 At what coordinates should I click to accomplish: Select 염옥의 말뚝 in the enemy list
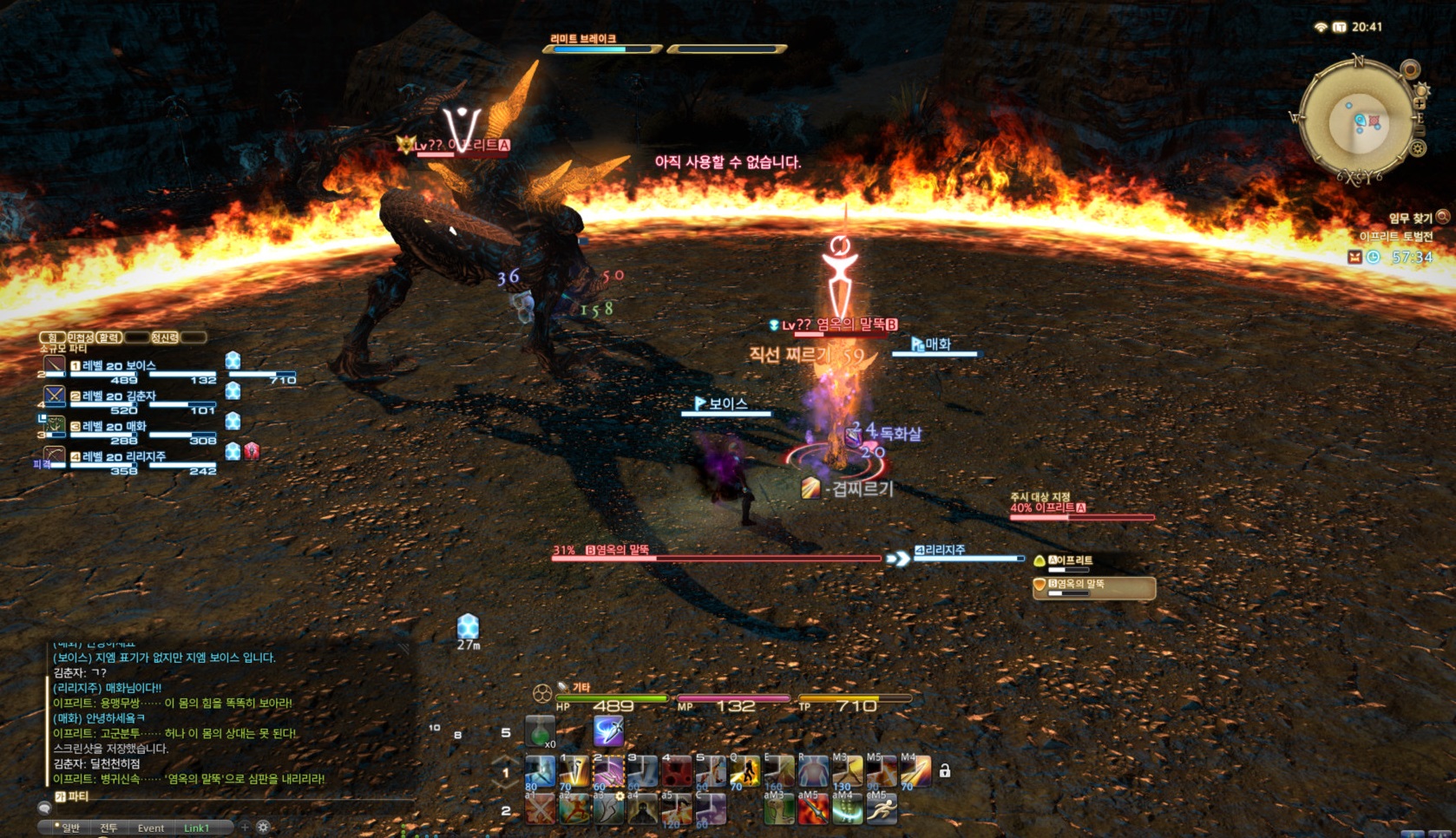tap(1093, 587)
